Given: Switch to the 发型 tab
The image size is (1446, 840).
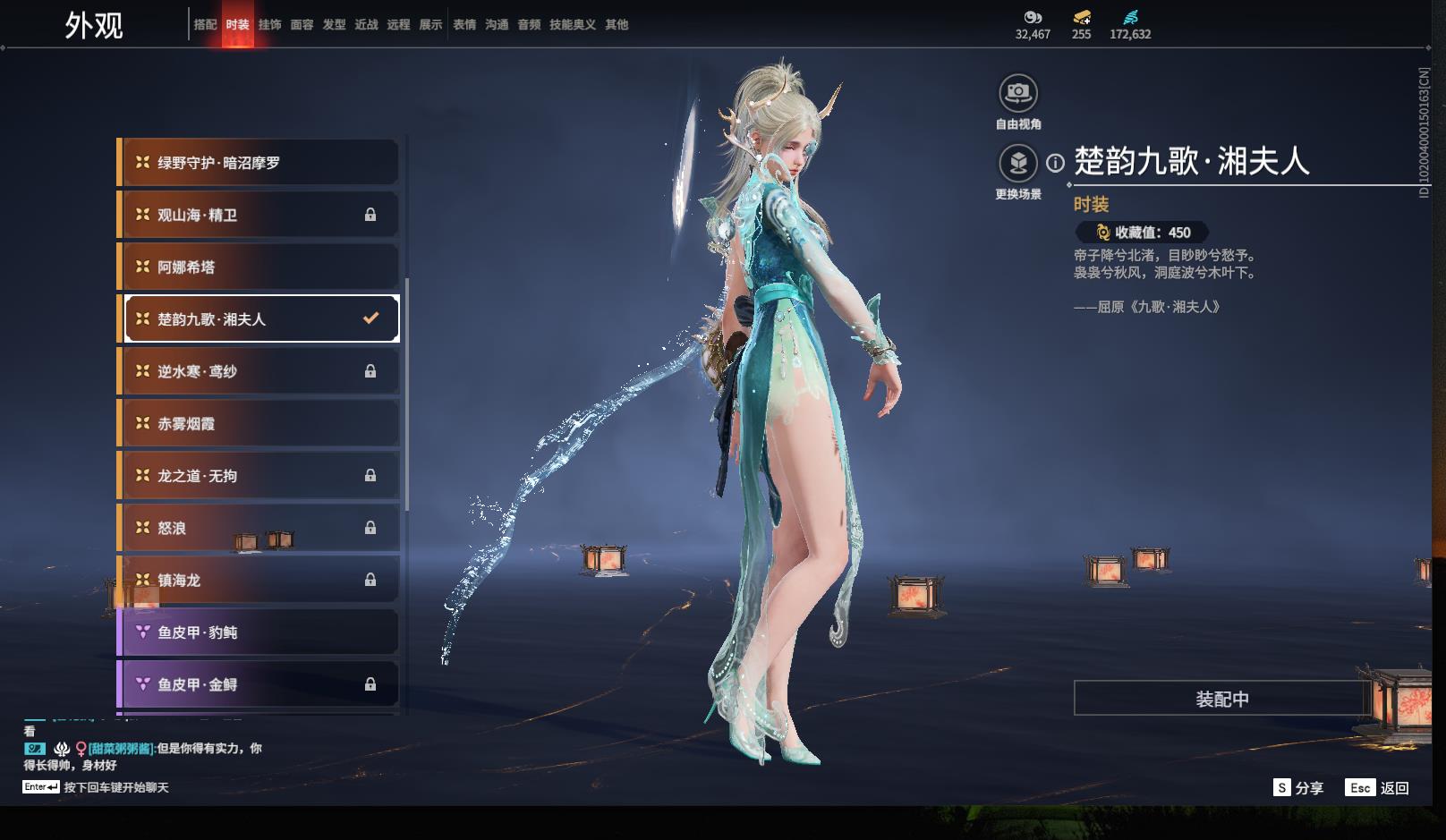Looking at the screenshot, I should tap(334, 25).
